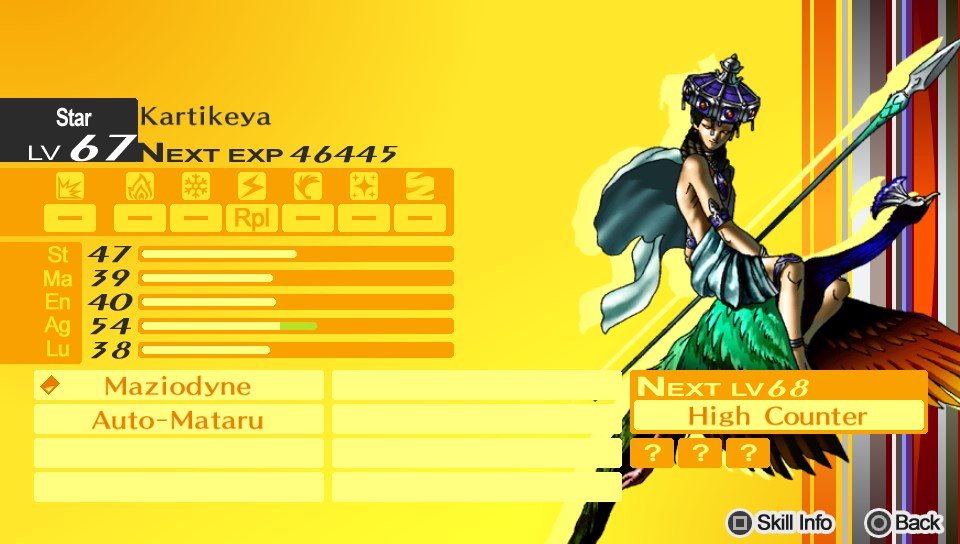Screen dimensions: 960x544
Task: Select the fire affinity icon
Action: 140,186
